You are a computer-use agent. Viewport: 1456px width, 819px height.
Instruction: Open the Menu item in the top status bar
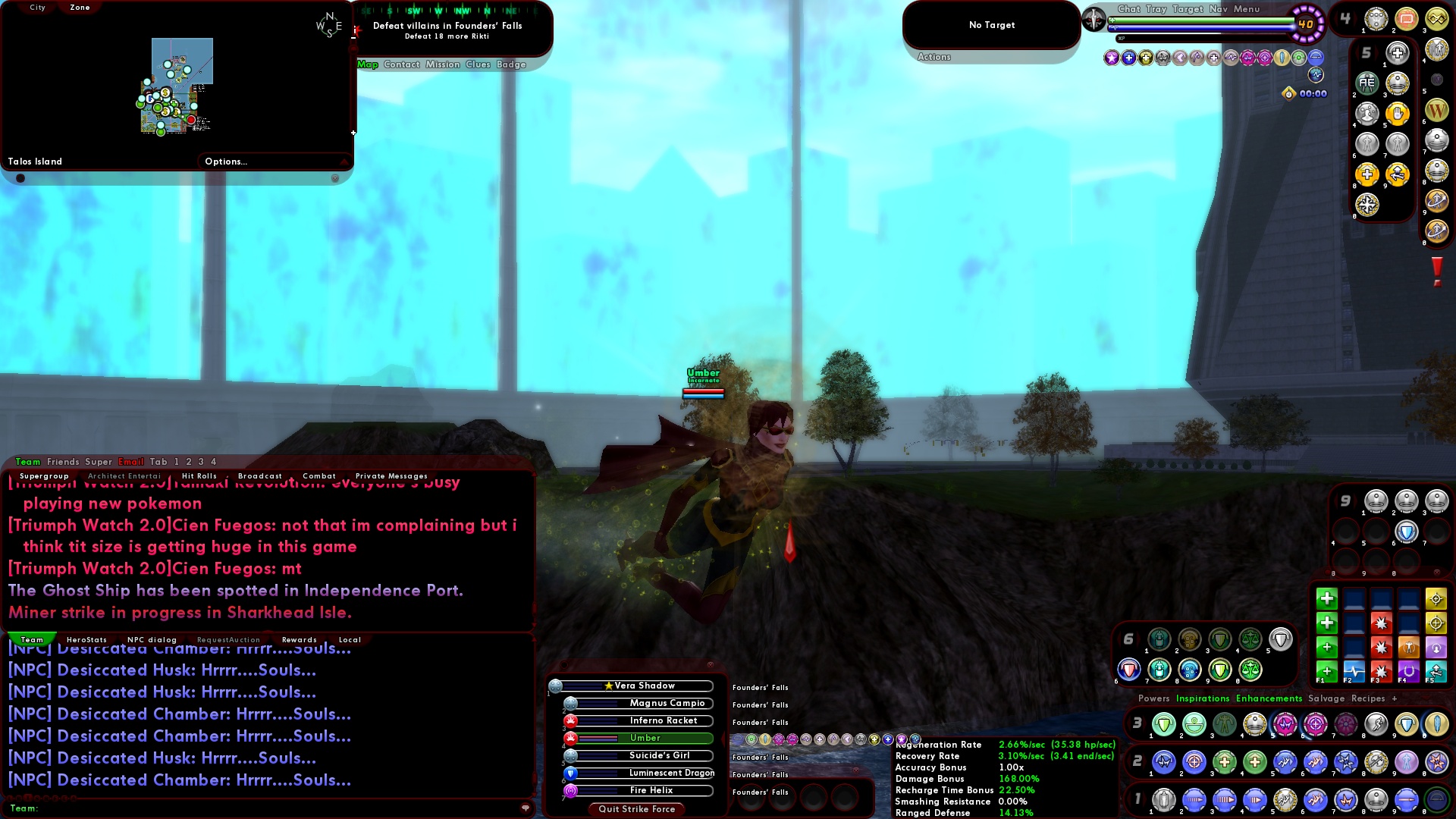coord(1246,9)
